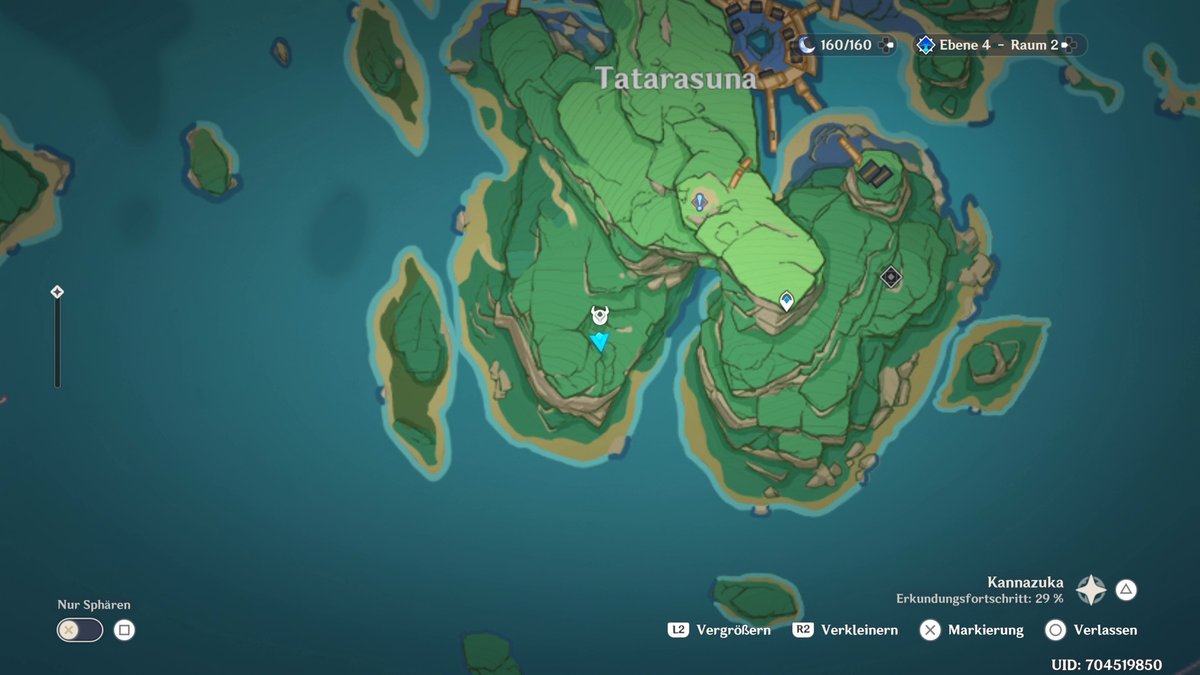Click the Tatarasuna area label
Viewport: 1200px width, 675px height.
(x=676, y=79)
